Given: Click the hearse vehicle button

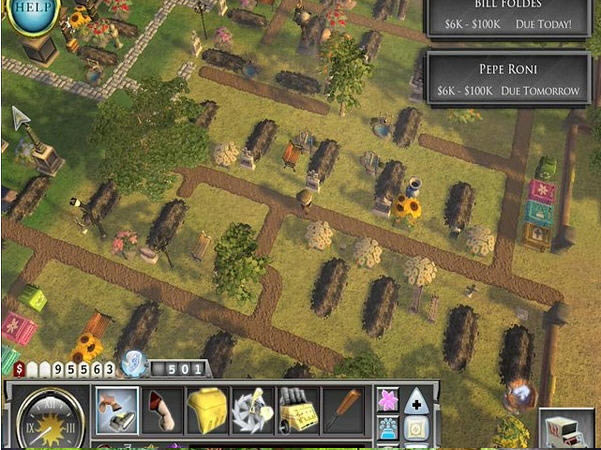Looking at the screenshot, I should pyautogui.click(x=565, y=428).
